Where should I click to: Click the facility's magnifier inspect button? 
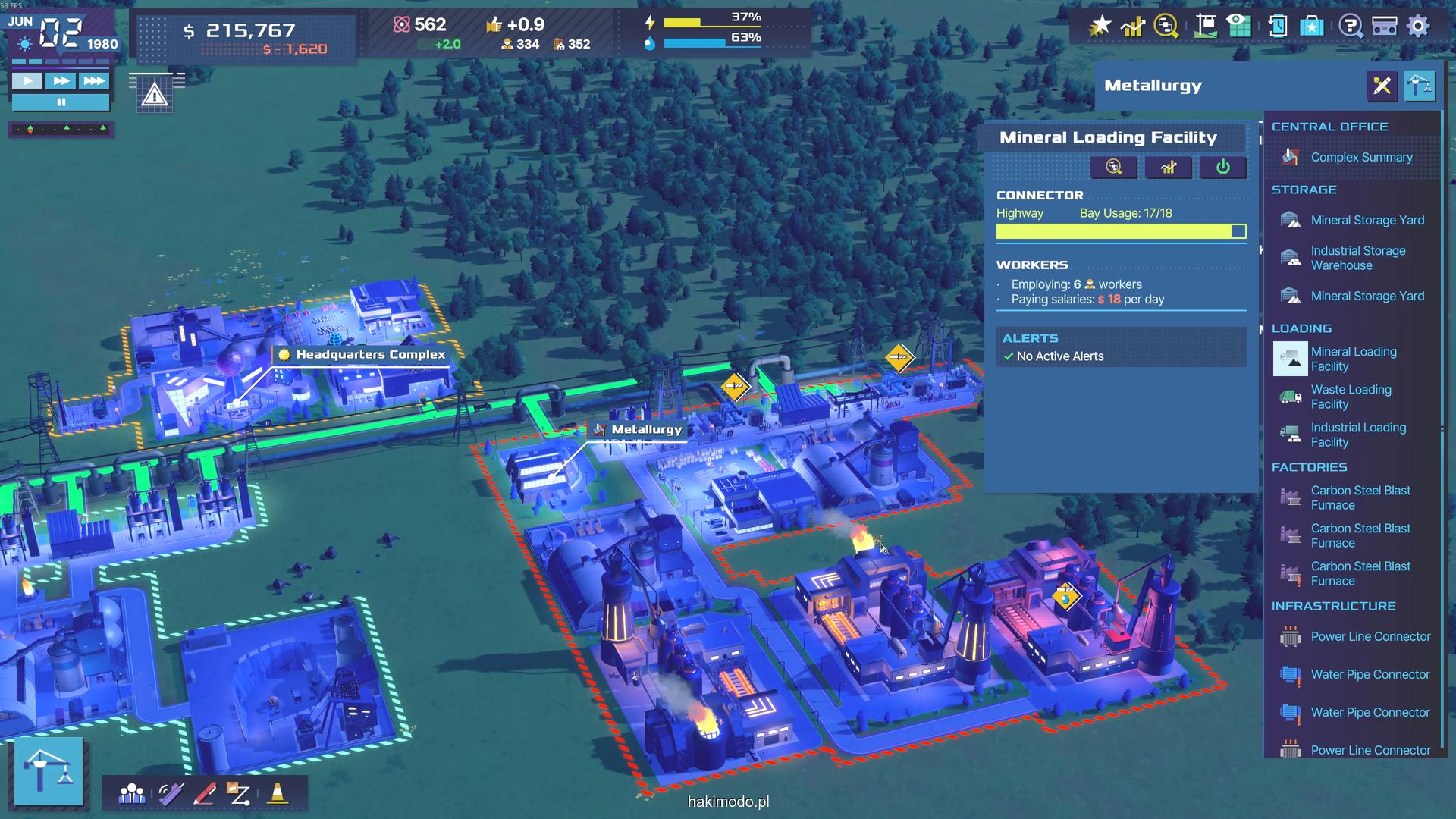point(1113,168)
